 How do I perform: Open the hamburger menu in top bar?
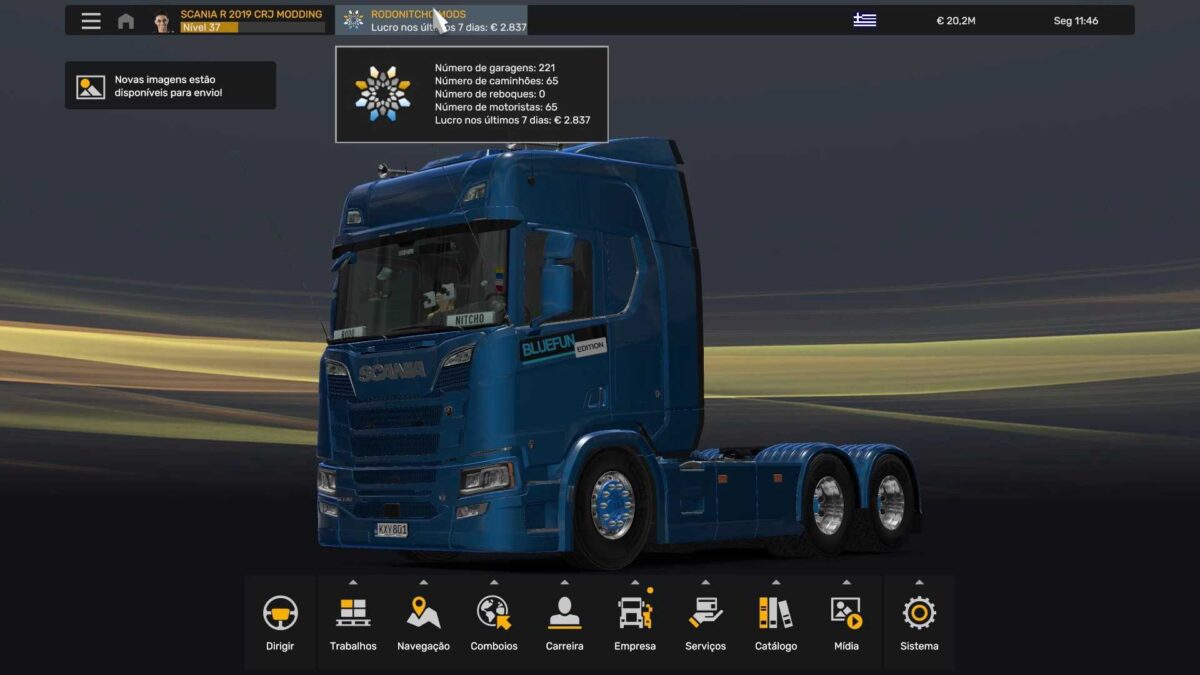91,21
